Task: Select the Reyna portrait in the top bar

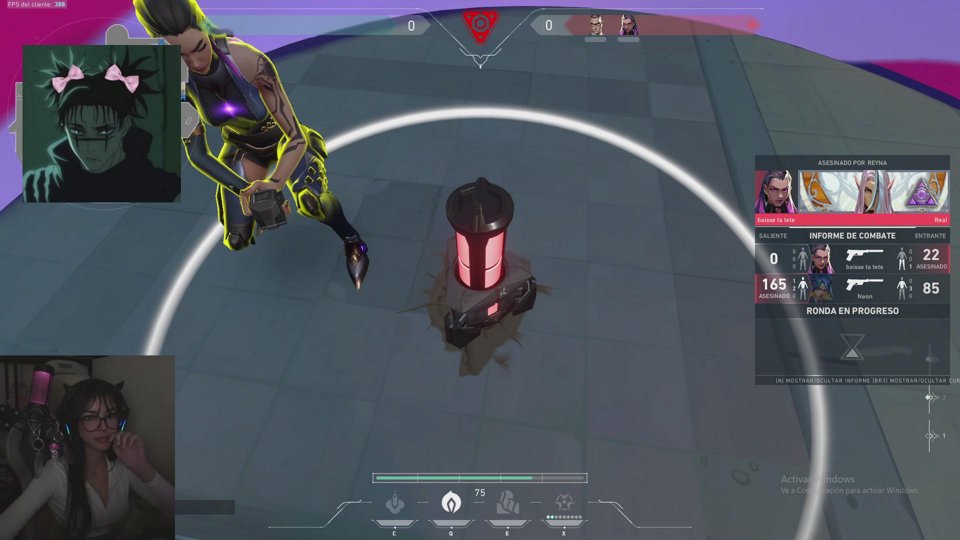Action: coord(628,25)
